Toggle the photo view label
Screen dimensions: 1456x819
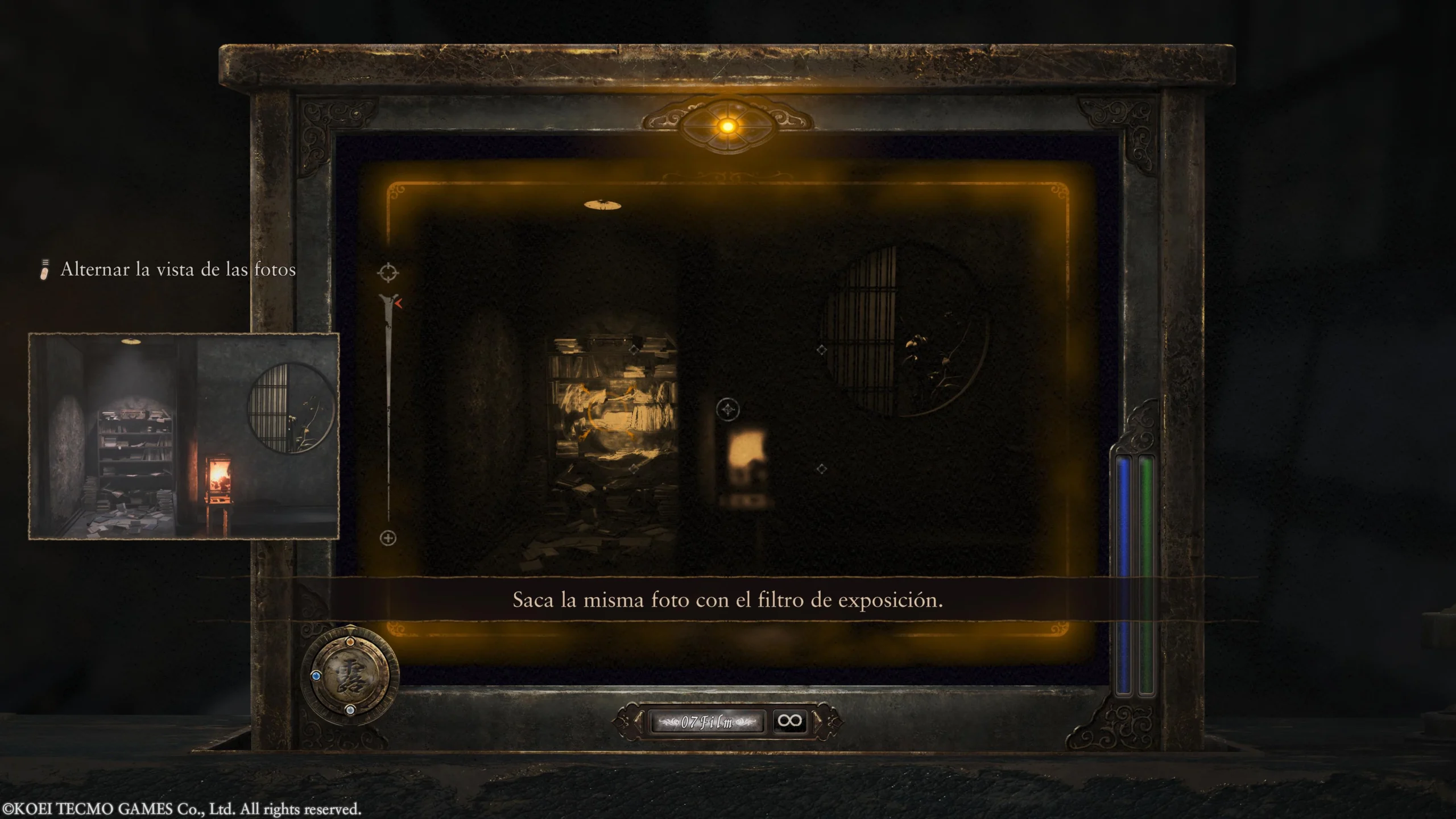177,270
